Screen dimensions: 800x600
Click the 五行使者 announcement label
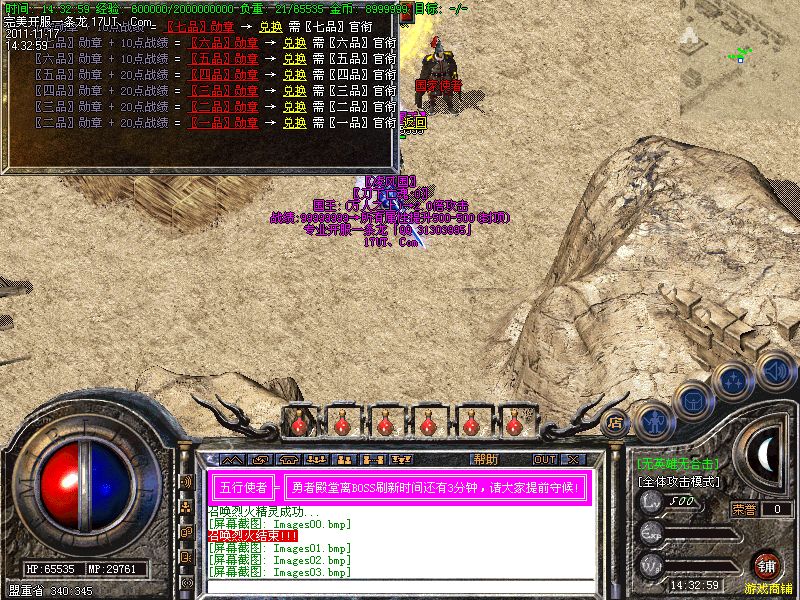(x=242, y=488)
